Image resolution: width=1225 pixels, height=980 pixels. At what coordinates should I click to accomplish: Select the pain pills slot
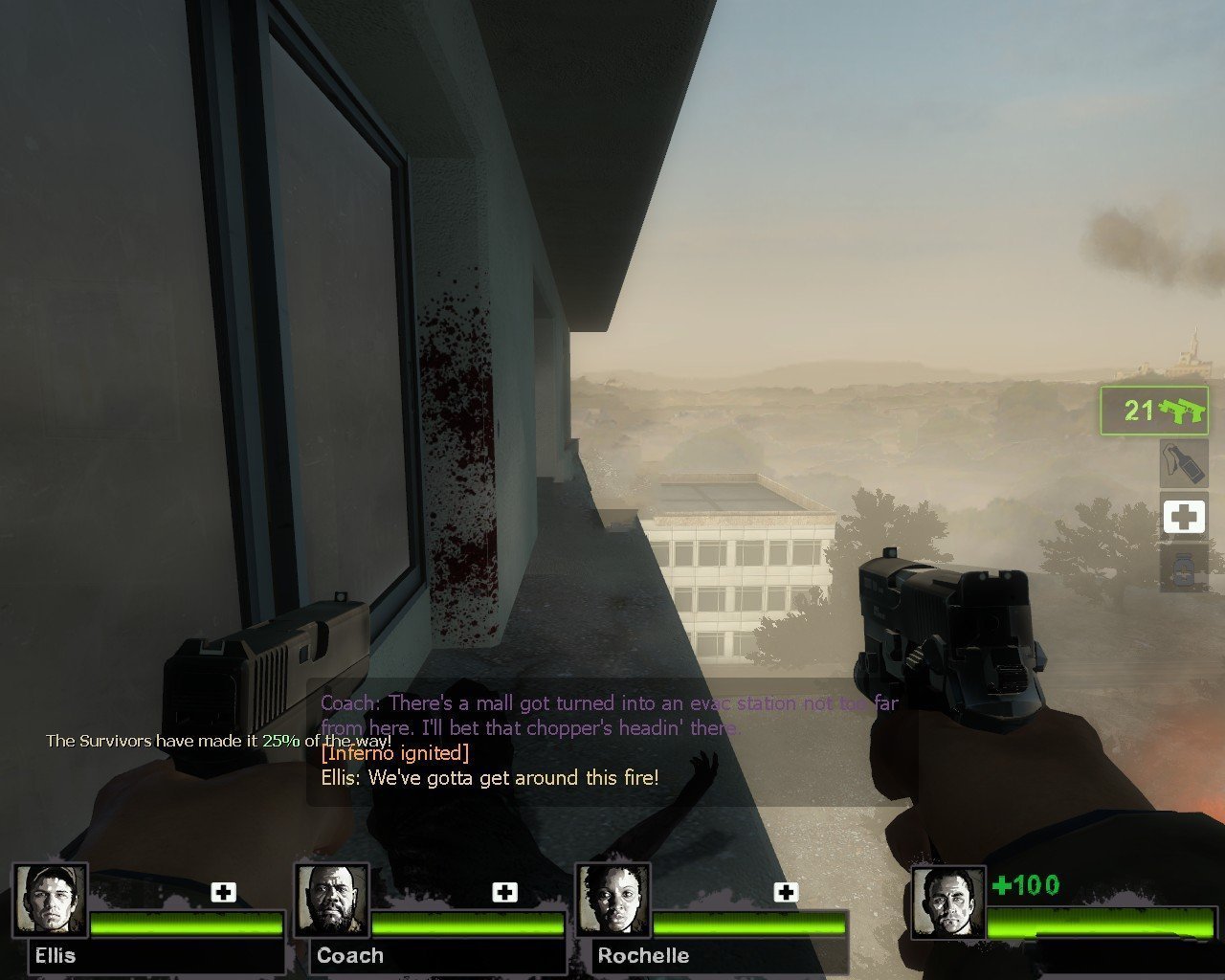1183,569
